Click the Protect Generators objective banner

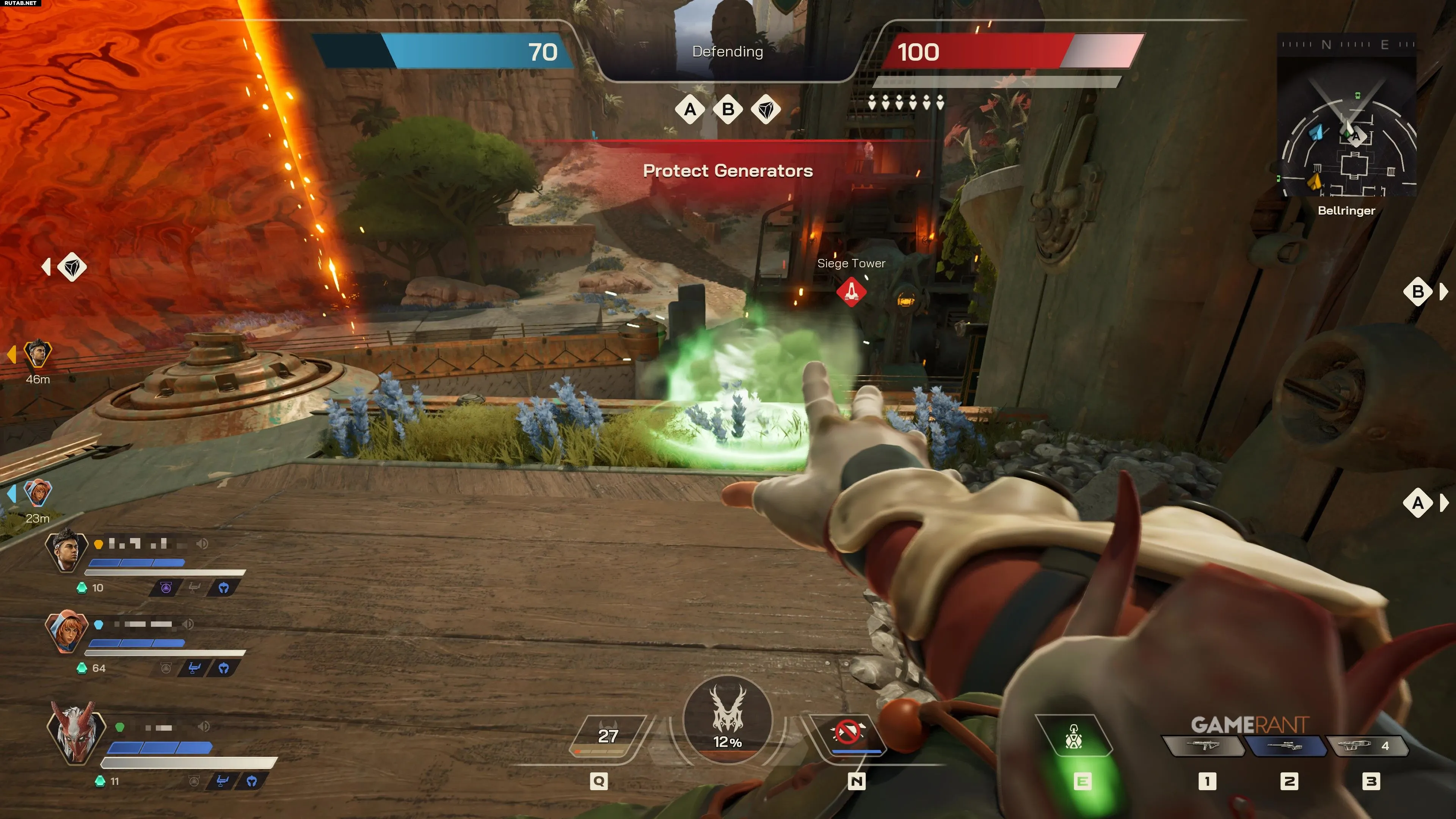728,171
